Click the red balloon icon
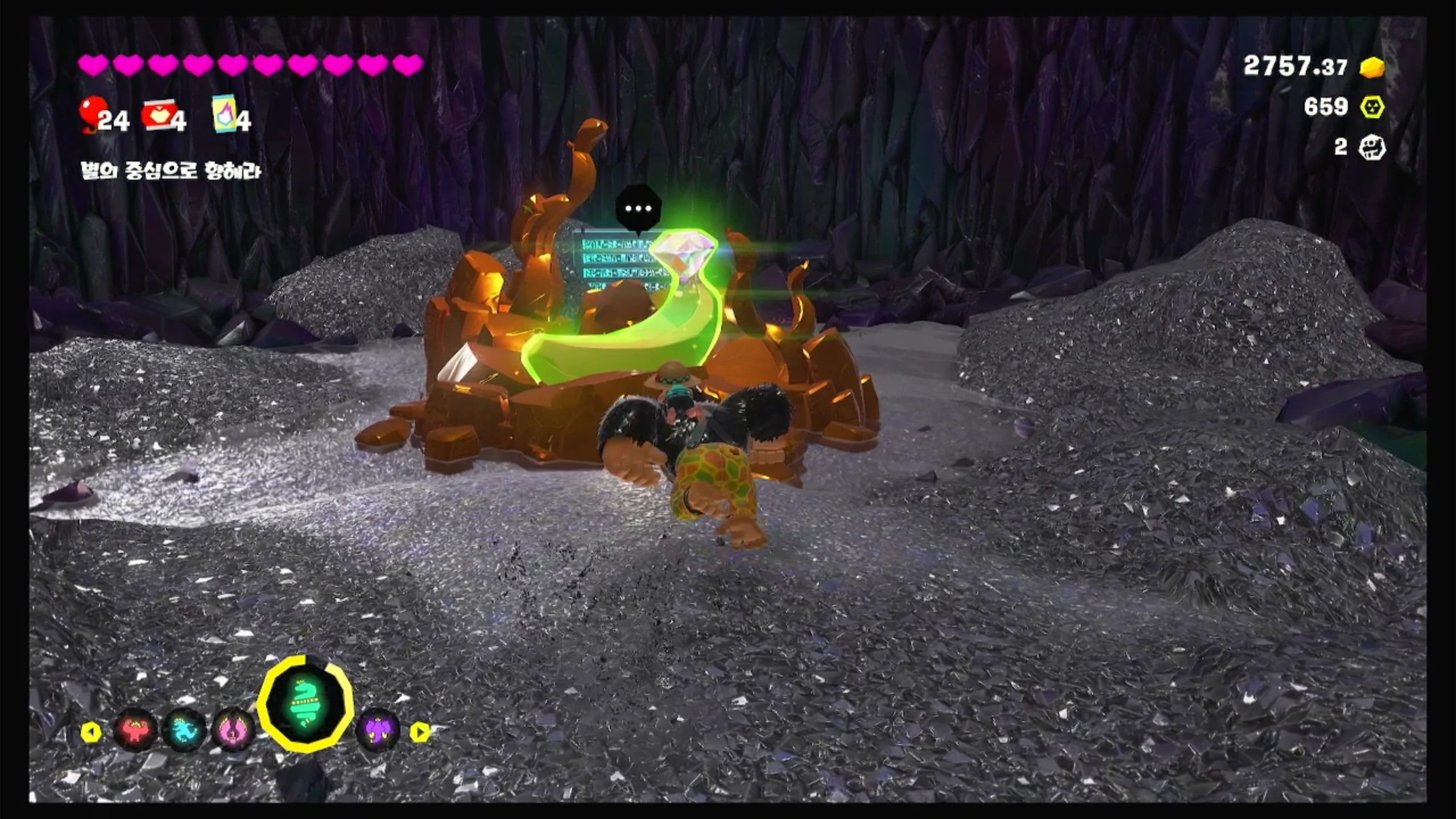This screenshot has height=819, width=1456. tap(91, 114)
